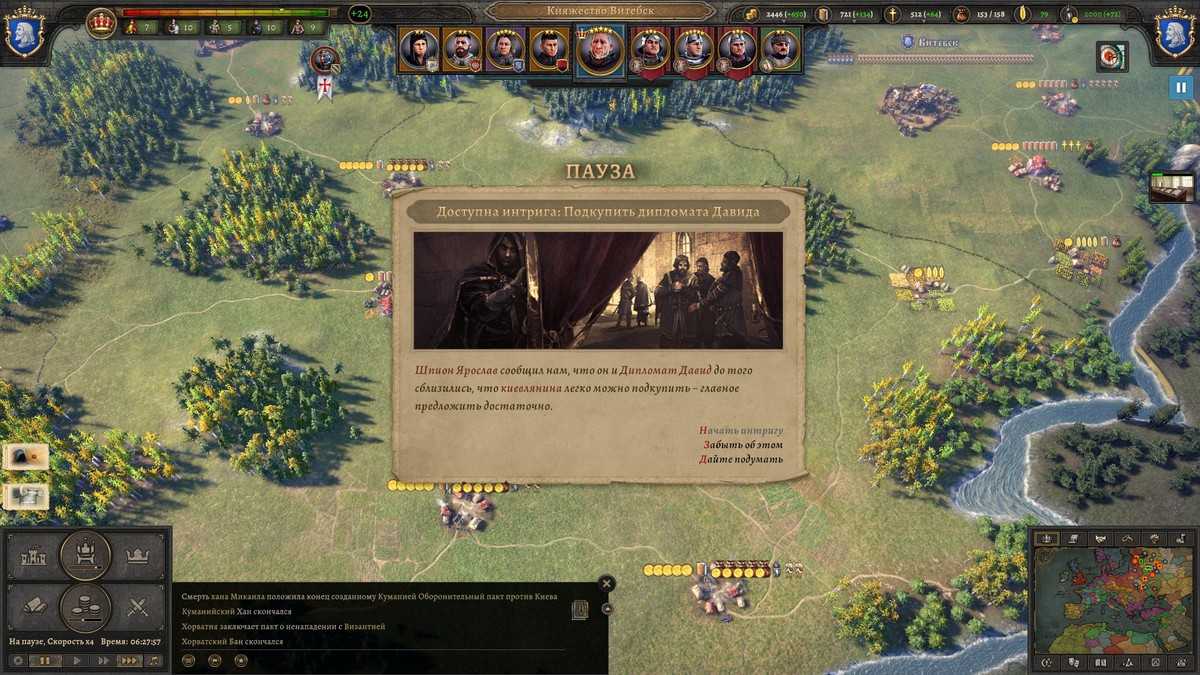
Task: Open the gold coins treasury panel
Action: 85,605
